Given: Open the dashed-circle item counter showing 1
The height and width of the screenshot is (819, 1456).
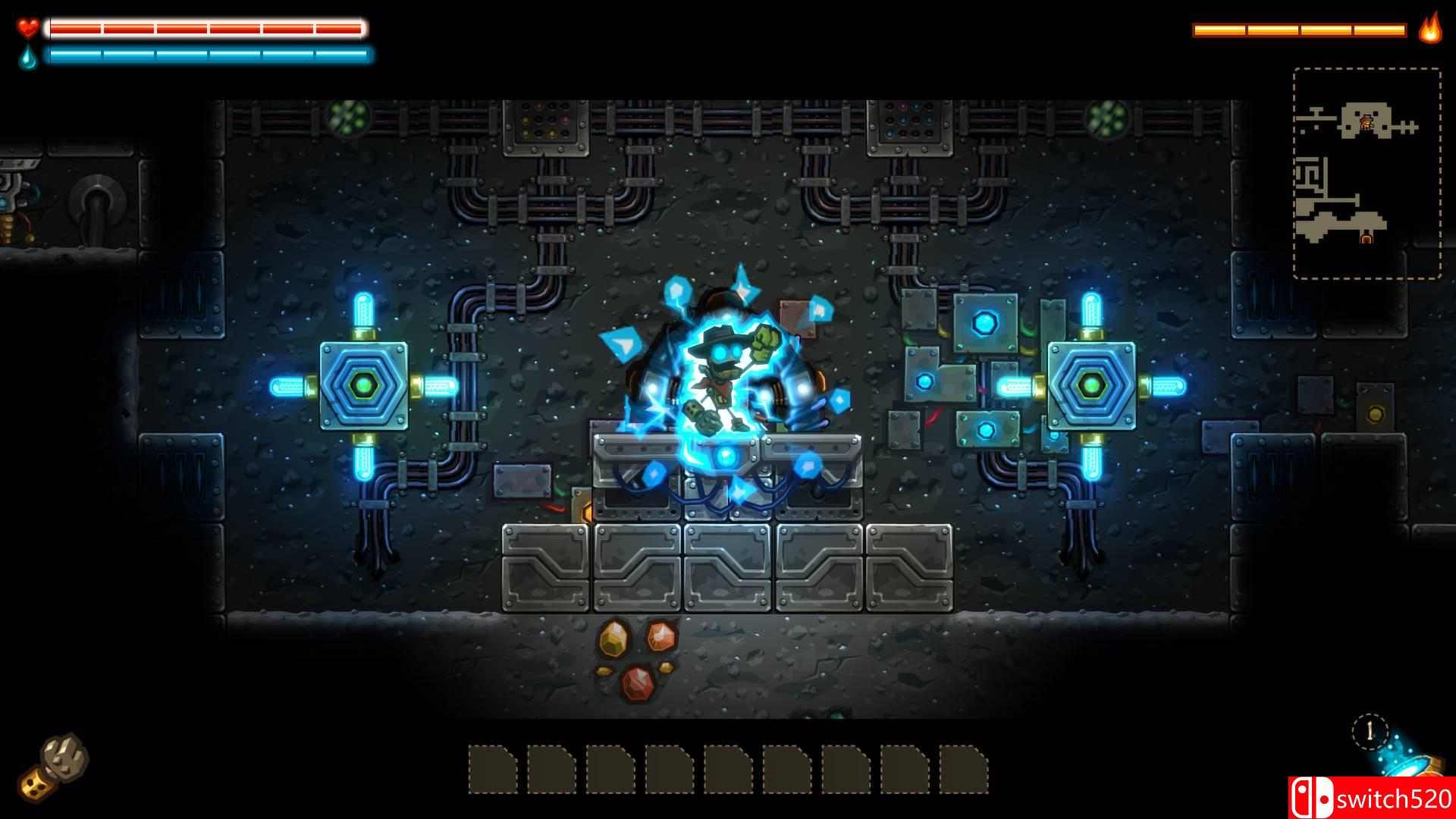Looking at the screenshot, I should click(1369, 730).
